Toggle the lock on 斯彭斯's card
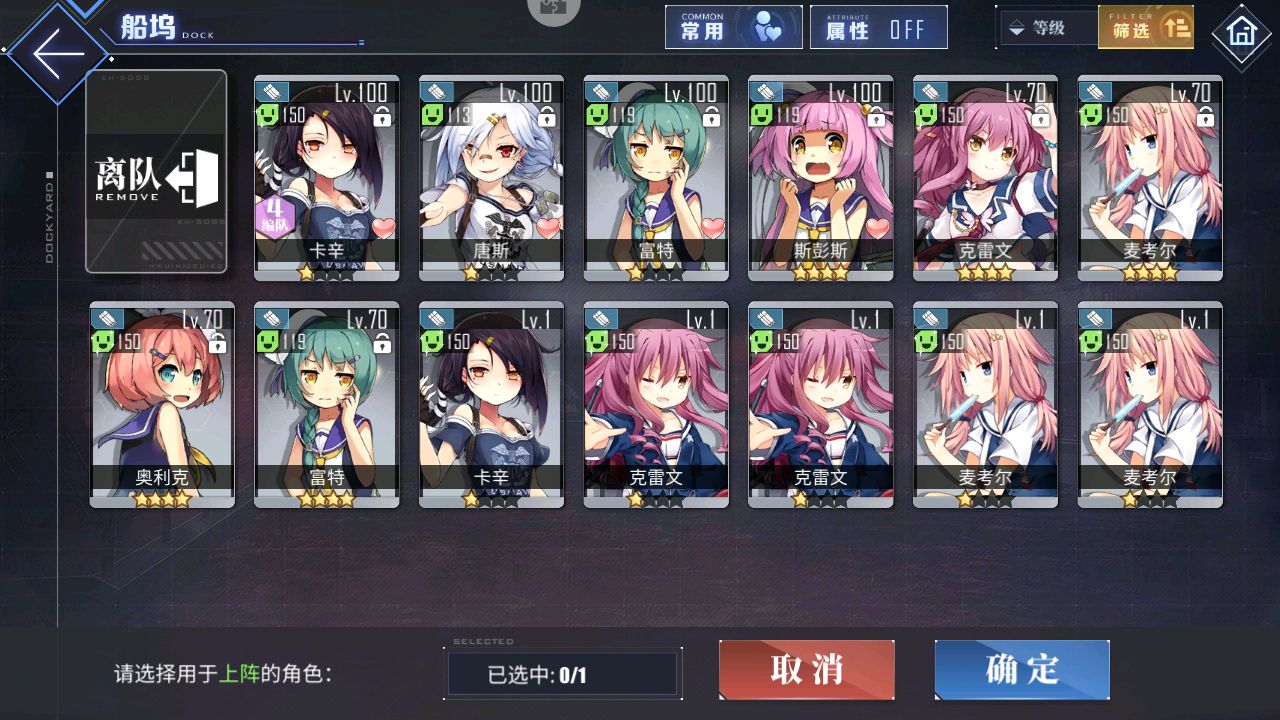The width and height of the screenshot is (1280, 720). point(874,118)
